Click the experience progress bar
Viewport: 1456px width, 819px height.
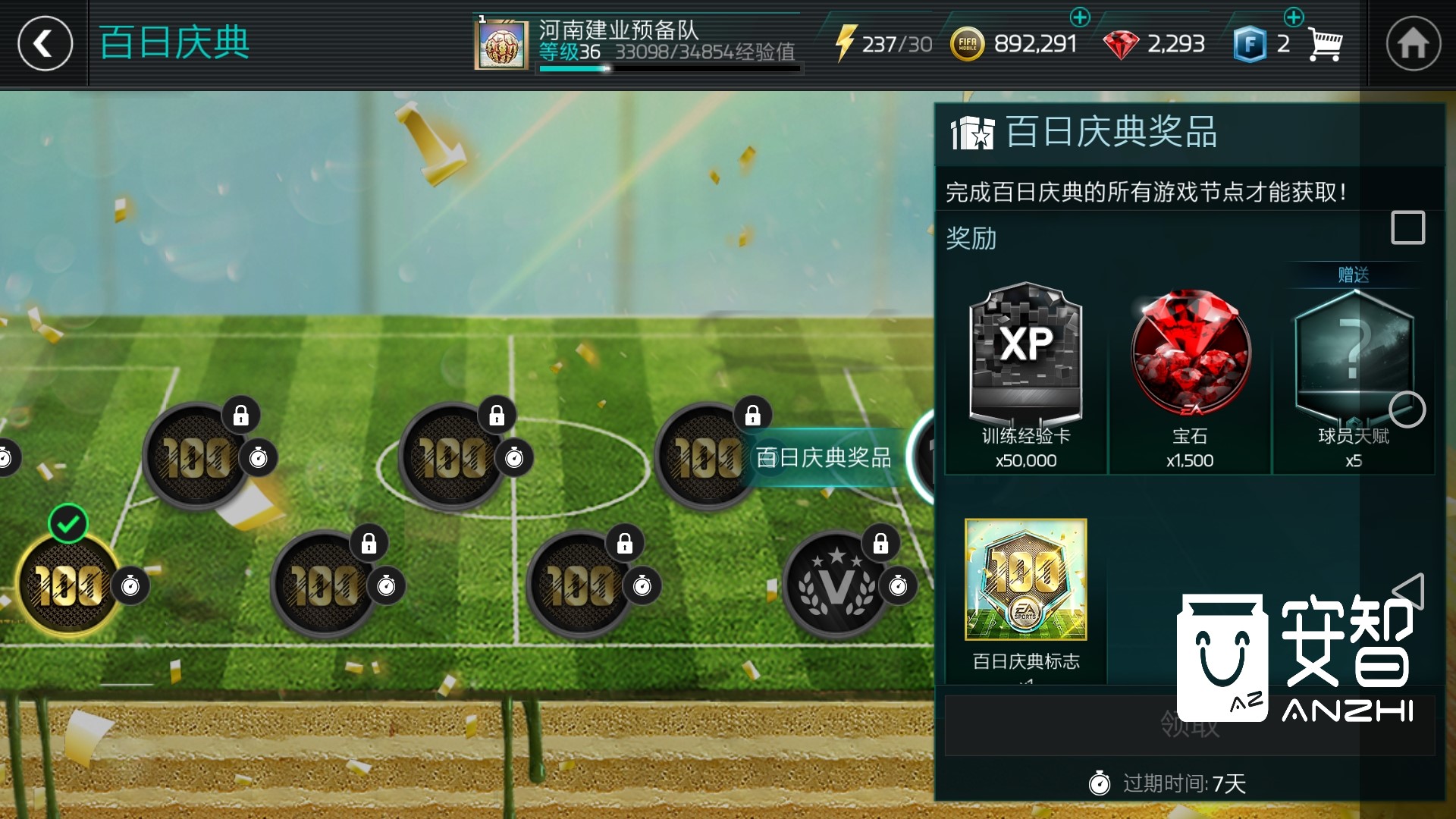[x=671, y=68]
